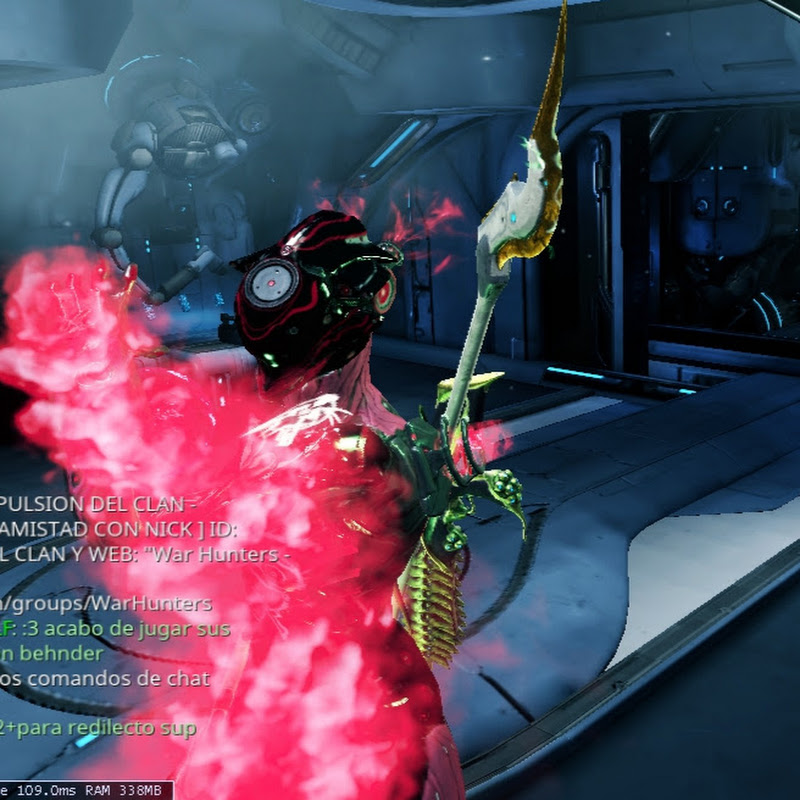This screenshot has width=800, height=800.
Task: Open the groups/WarHunters link in chat
Action: tap(108, 604)
